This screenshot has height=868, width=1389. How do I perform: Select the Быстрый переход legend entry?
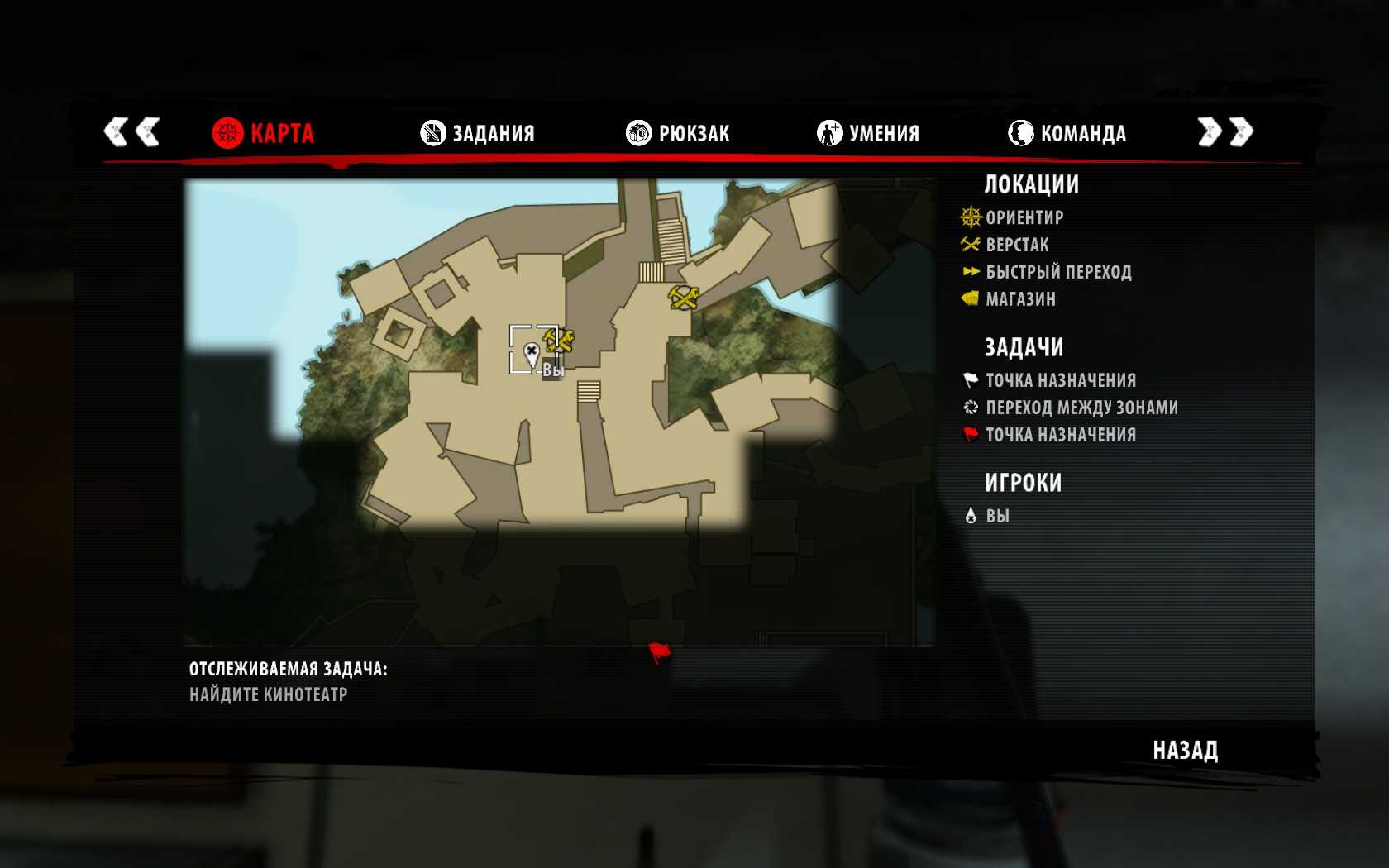1057,272
